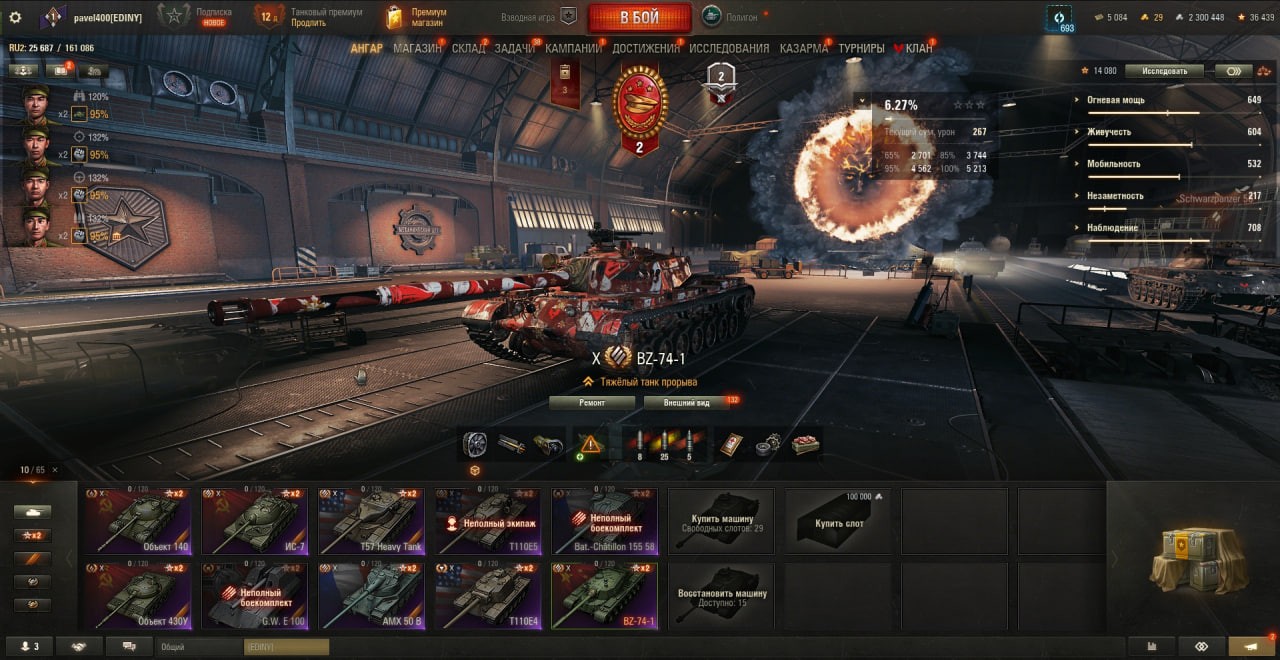The width and height of the screenshot is (1280, 660).
Task: Start battle with the В БОЙ button
Action: pos(639,17)
